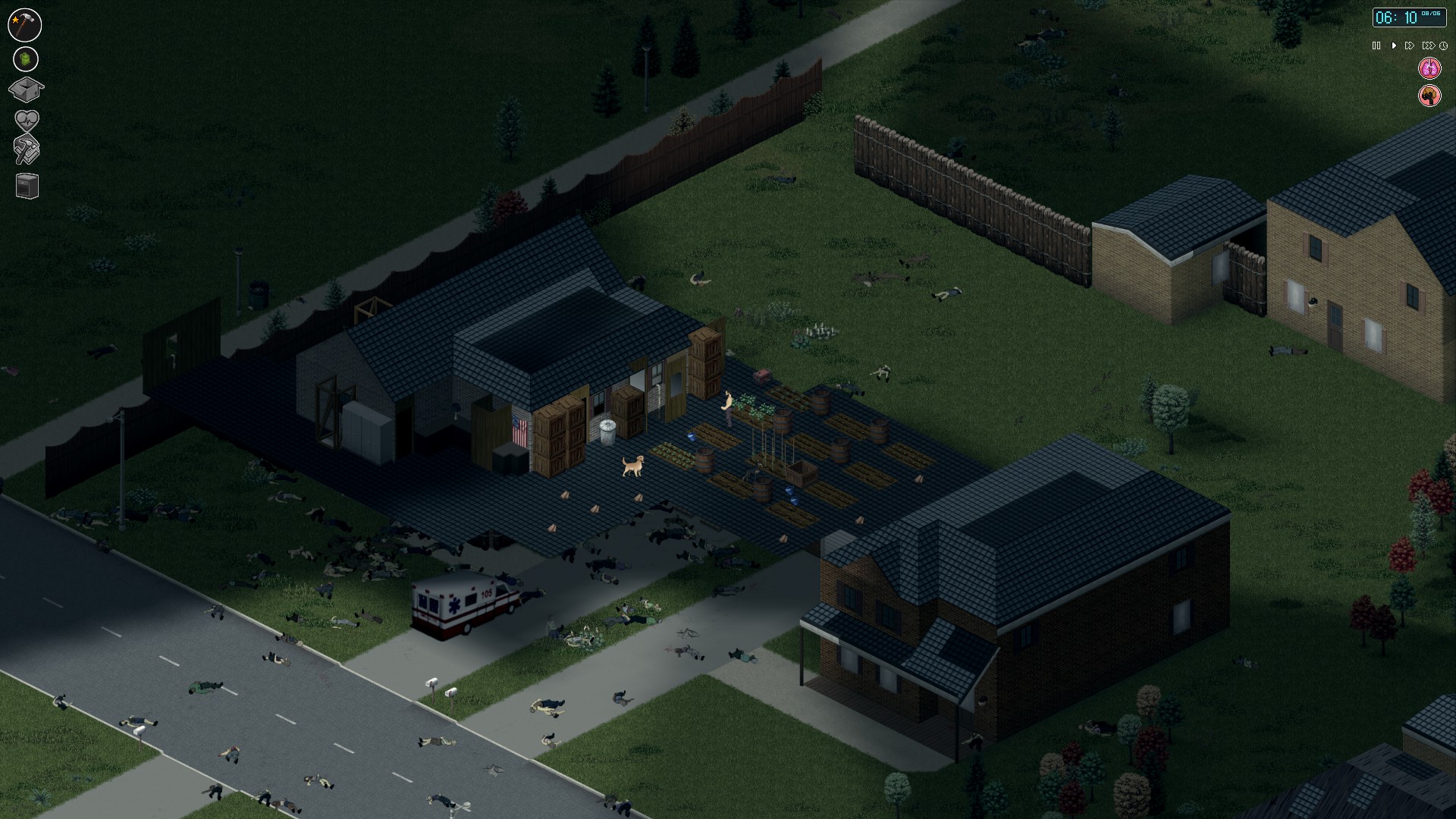Enable double fast-forward speed

coord(1410,45)
